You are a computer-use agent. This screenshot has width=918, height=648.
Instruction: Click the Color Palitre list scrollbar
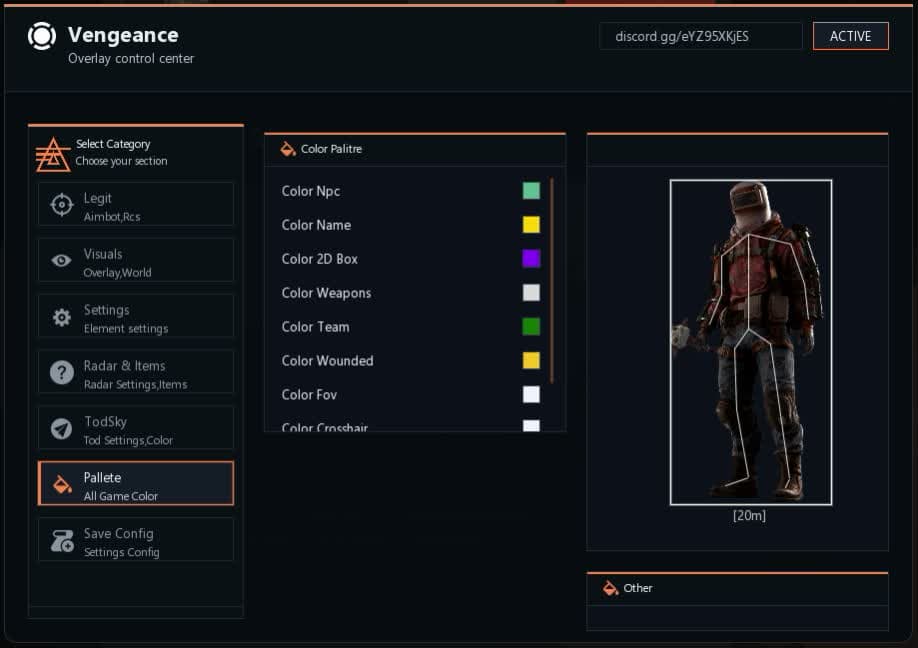552,280
